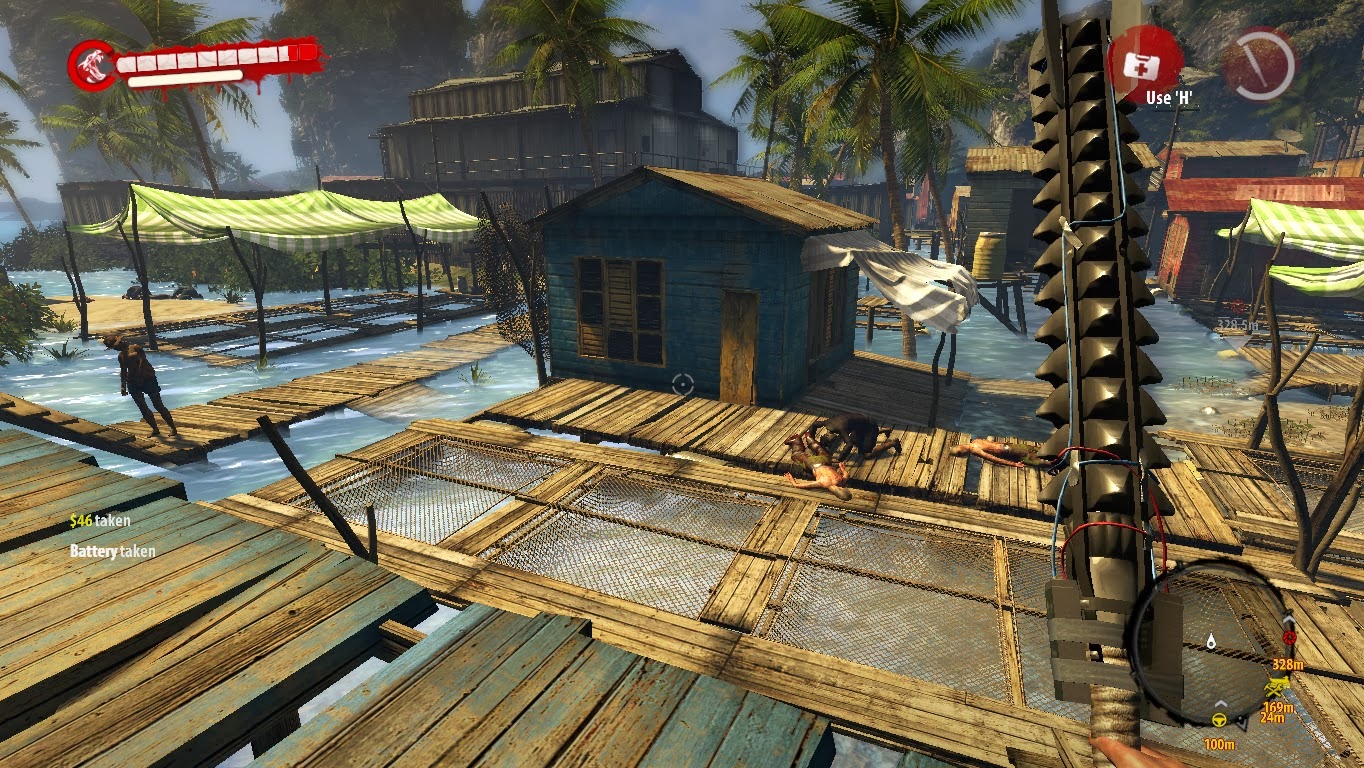Click the white stamina chevron inside minimap
Screen dimensions: 1364x768
[x=1219, y=702]
